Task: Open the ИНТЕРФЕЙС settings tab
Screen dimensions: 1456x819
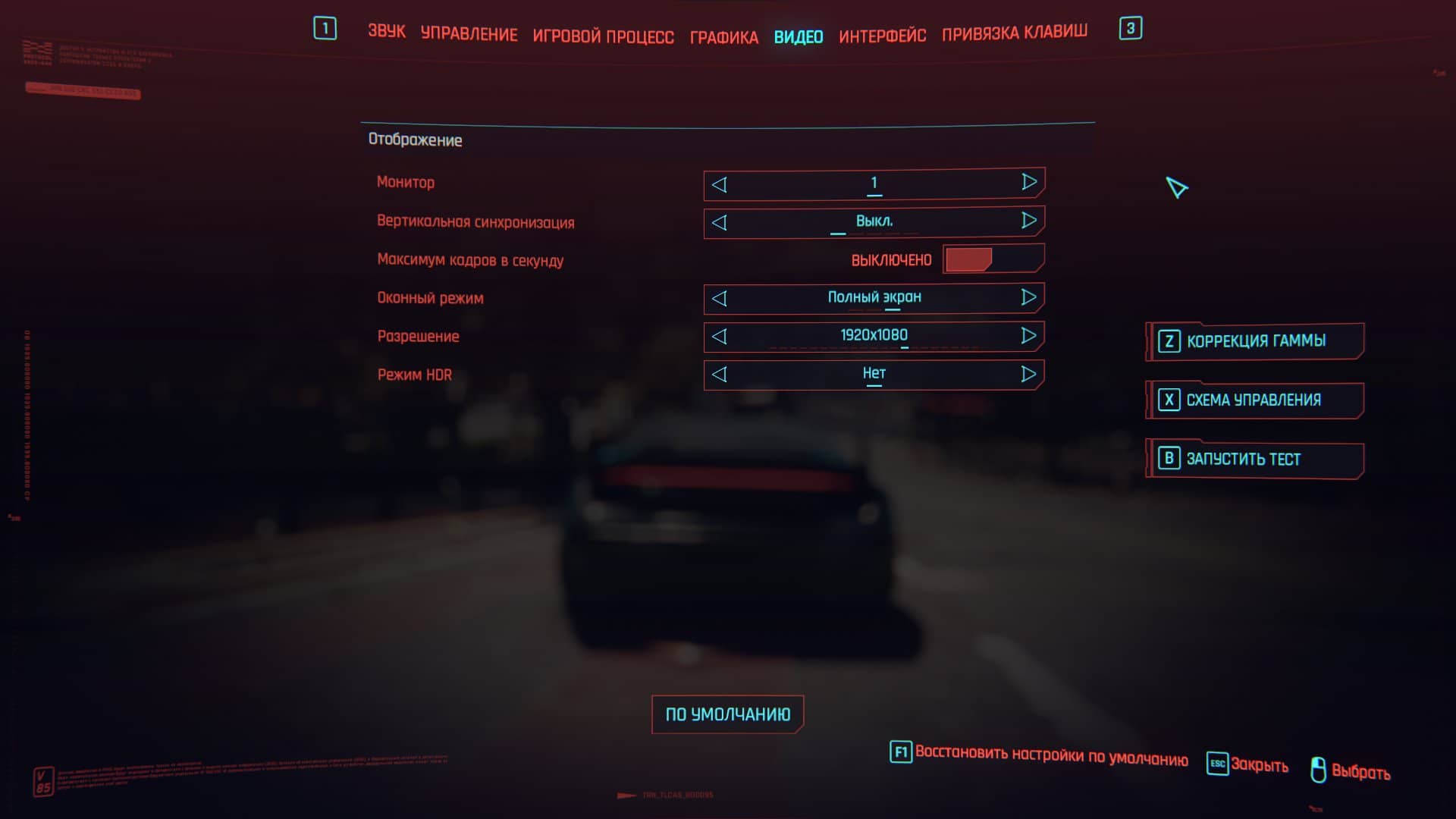Action: 882,36
